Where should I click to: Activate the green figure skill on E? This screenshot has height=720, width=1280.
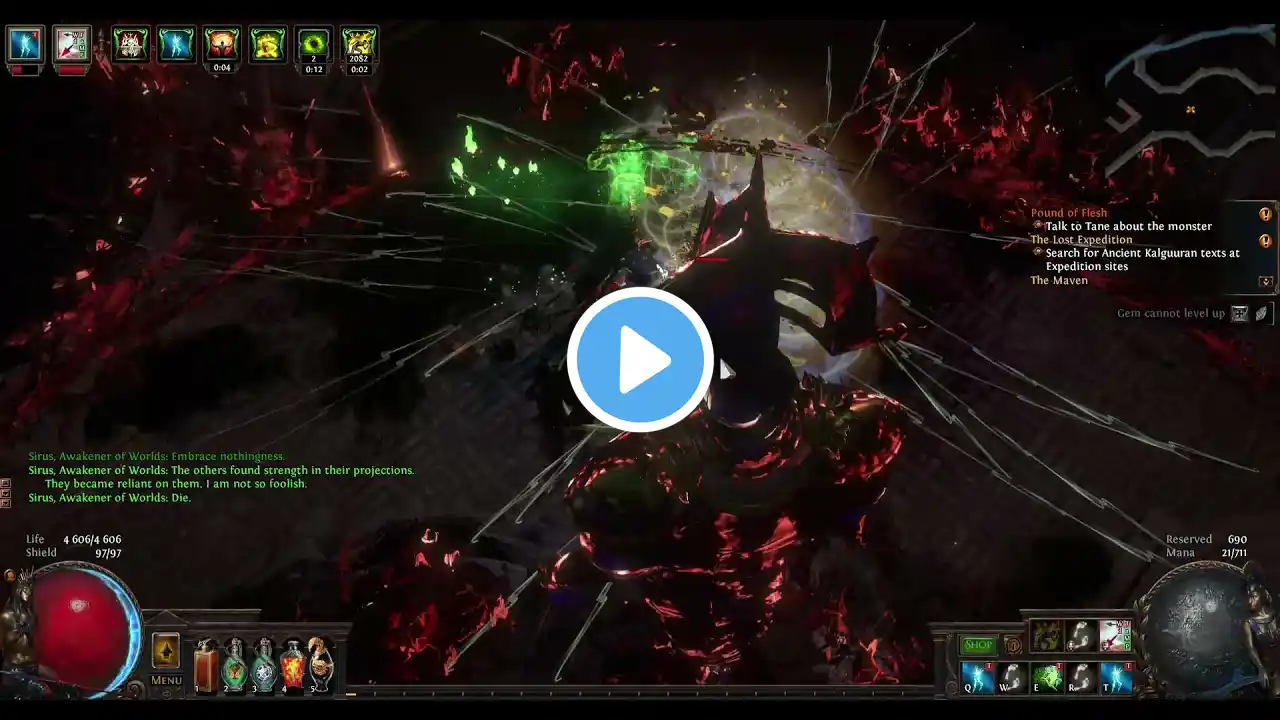click(x=1046, y=677)
